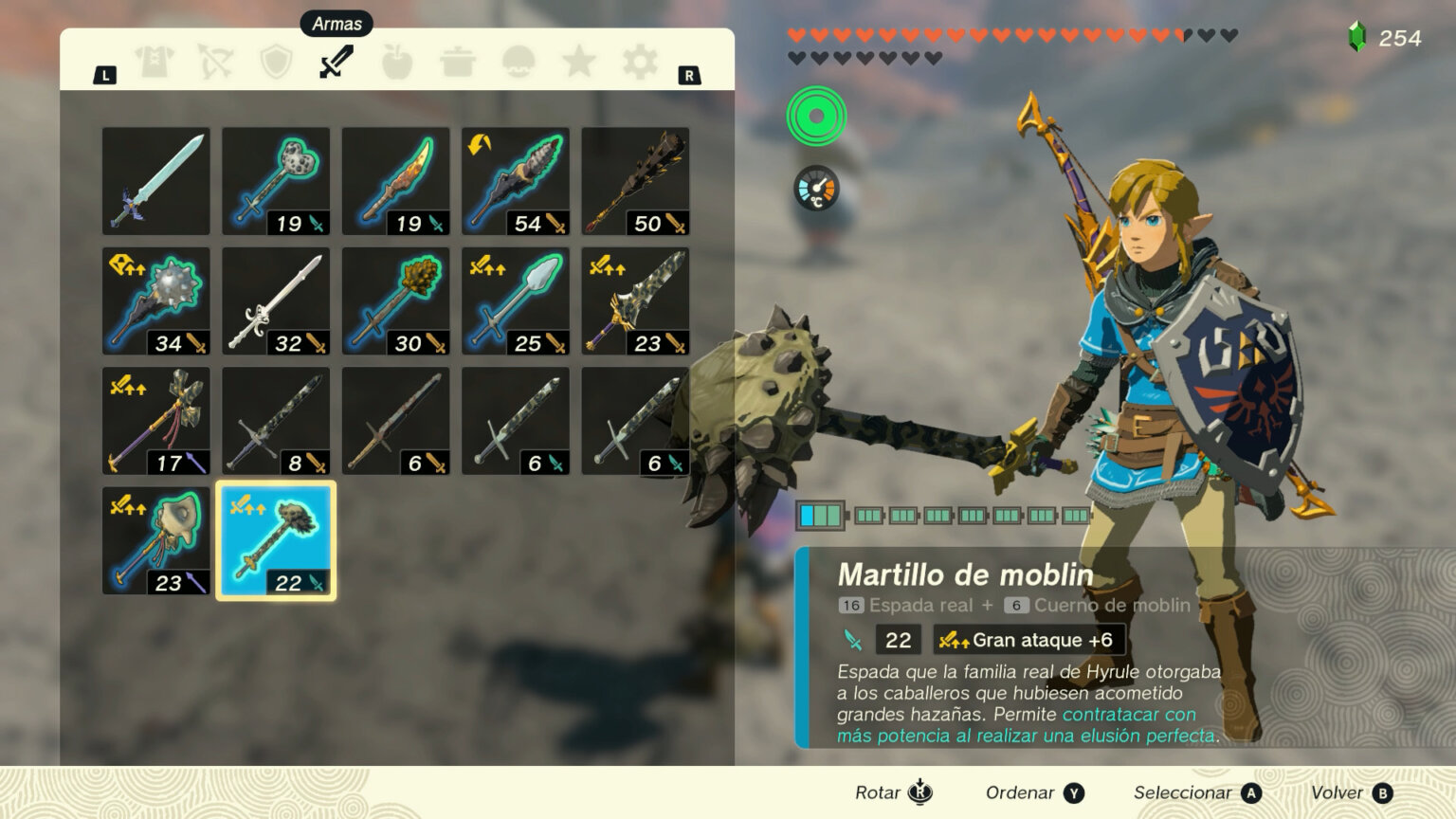Open the gear system tab
The height and width of the screenshot is (819, 1456).
(x=640, y=63)
